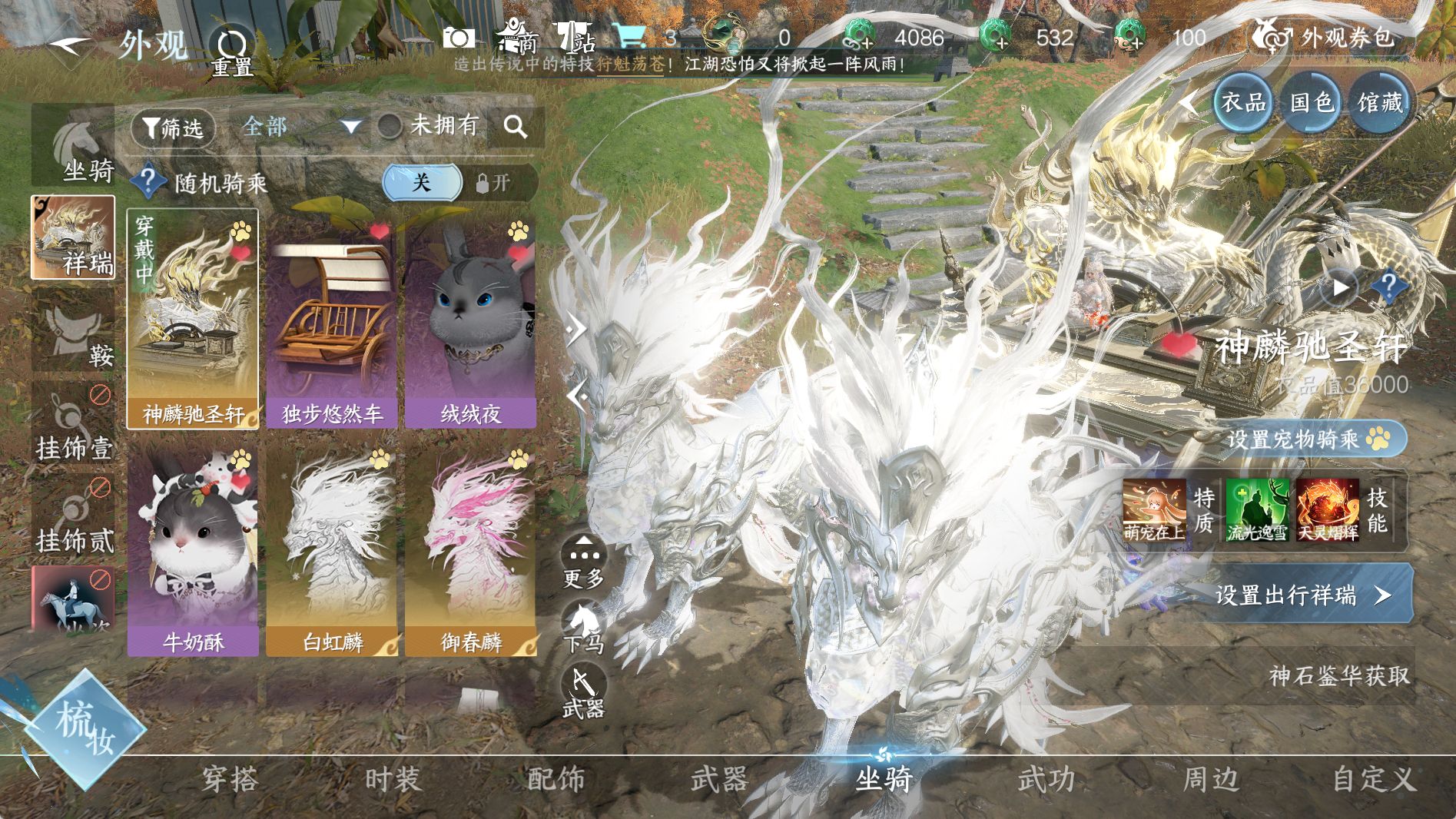1456x819 pixels.
Task: Open the 外观券包 coupon pack
Action: 1325,38
